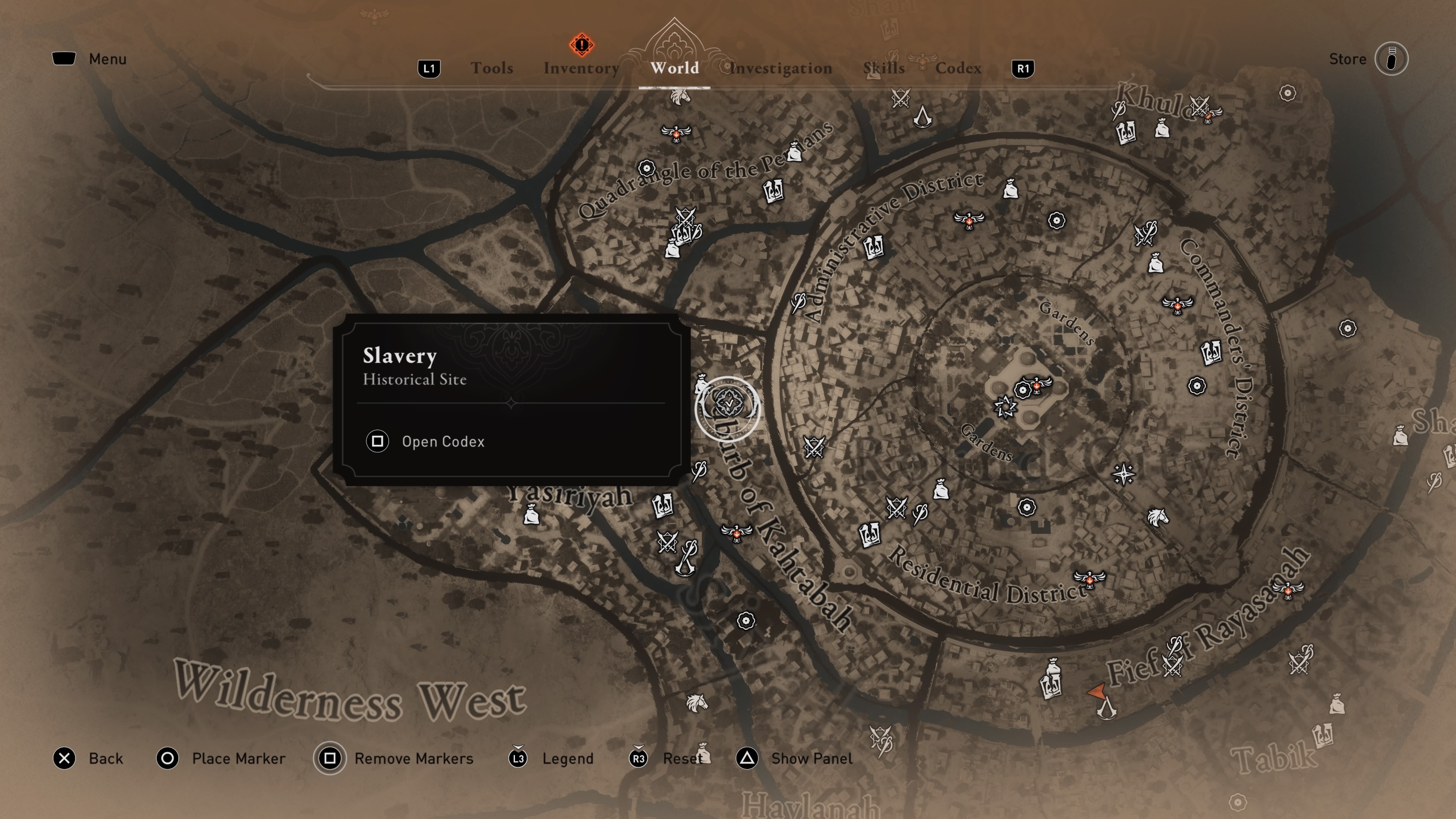Switch to the Skills tab
The image size is (1456, 819).
click(883, 68)
